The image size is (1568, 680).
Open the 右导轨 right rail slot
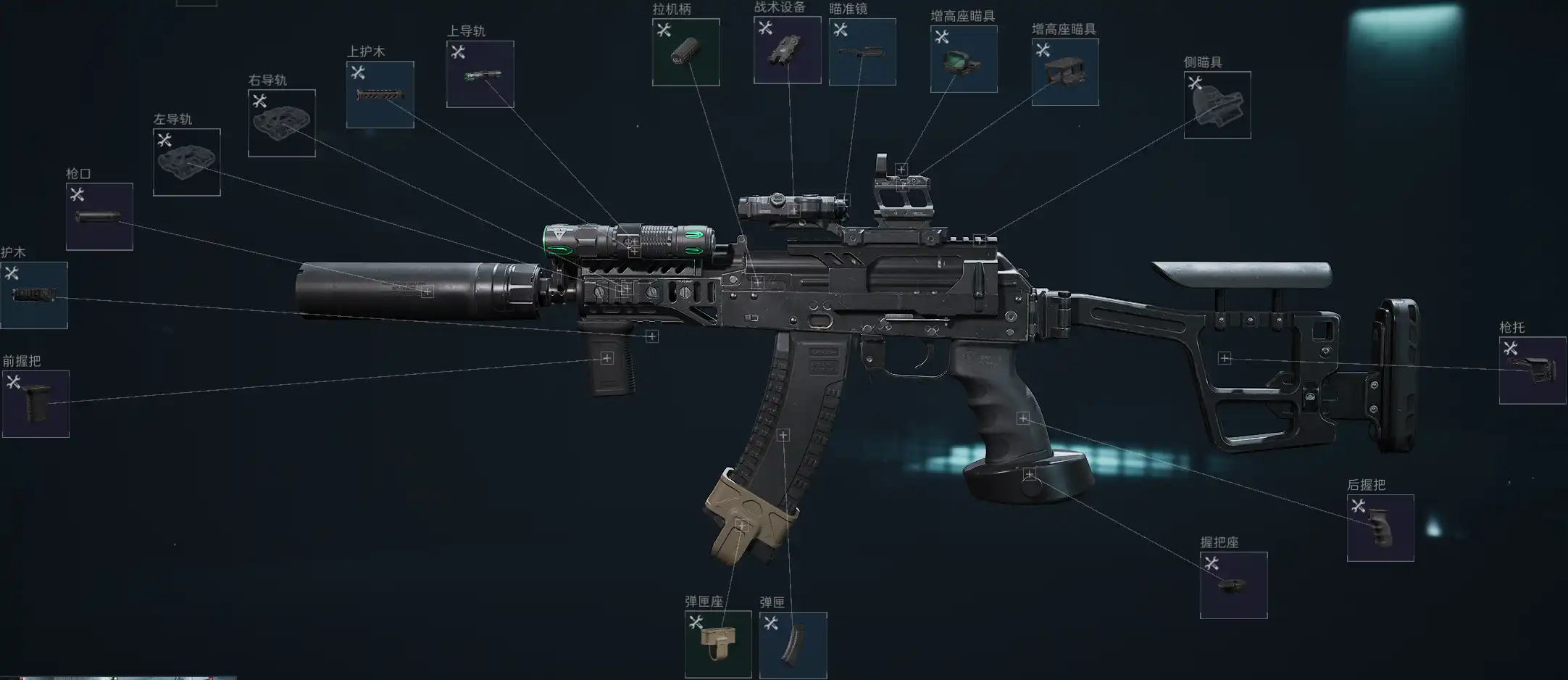coord(281,123)
